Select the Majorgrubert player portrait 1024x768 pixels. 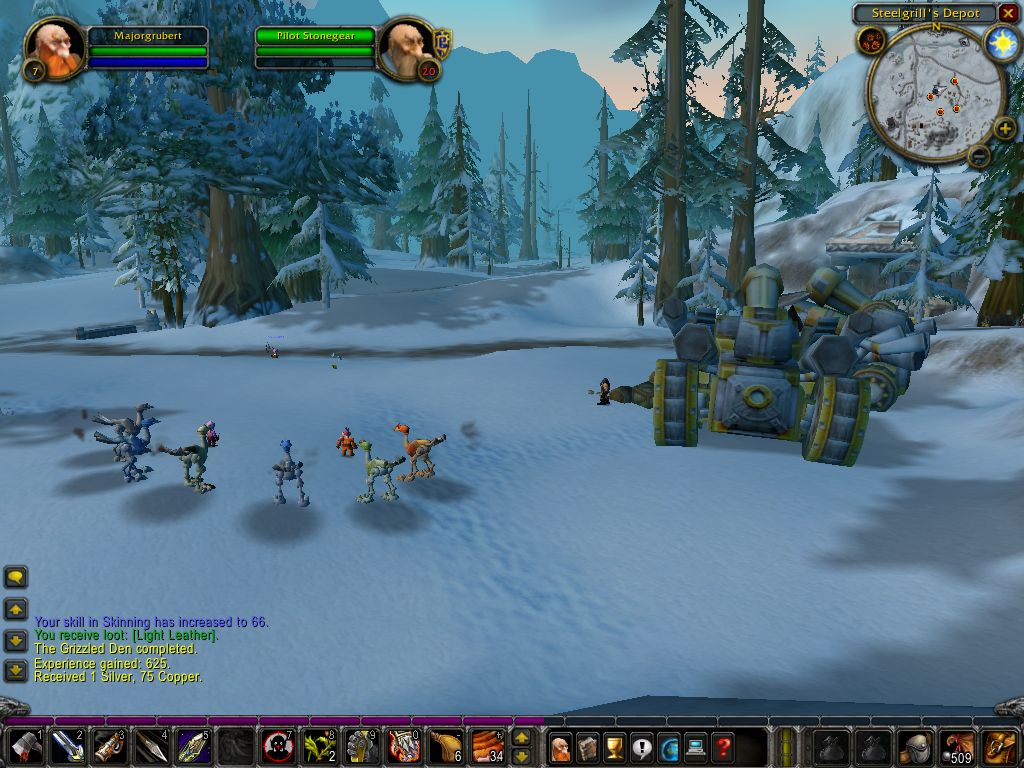54,47
